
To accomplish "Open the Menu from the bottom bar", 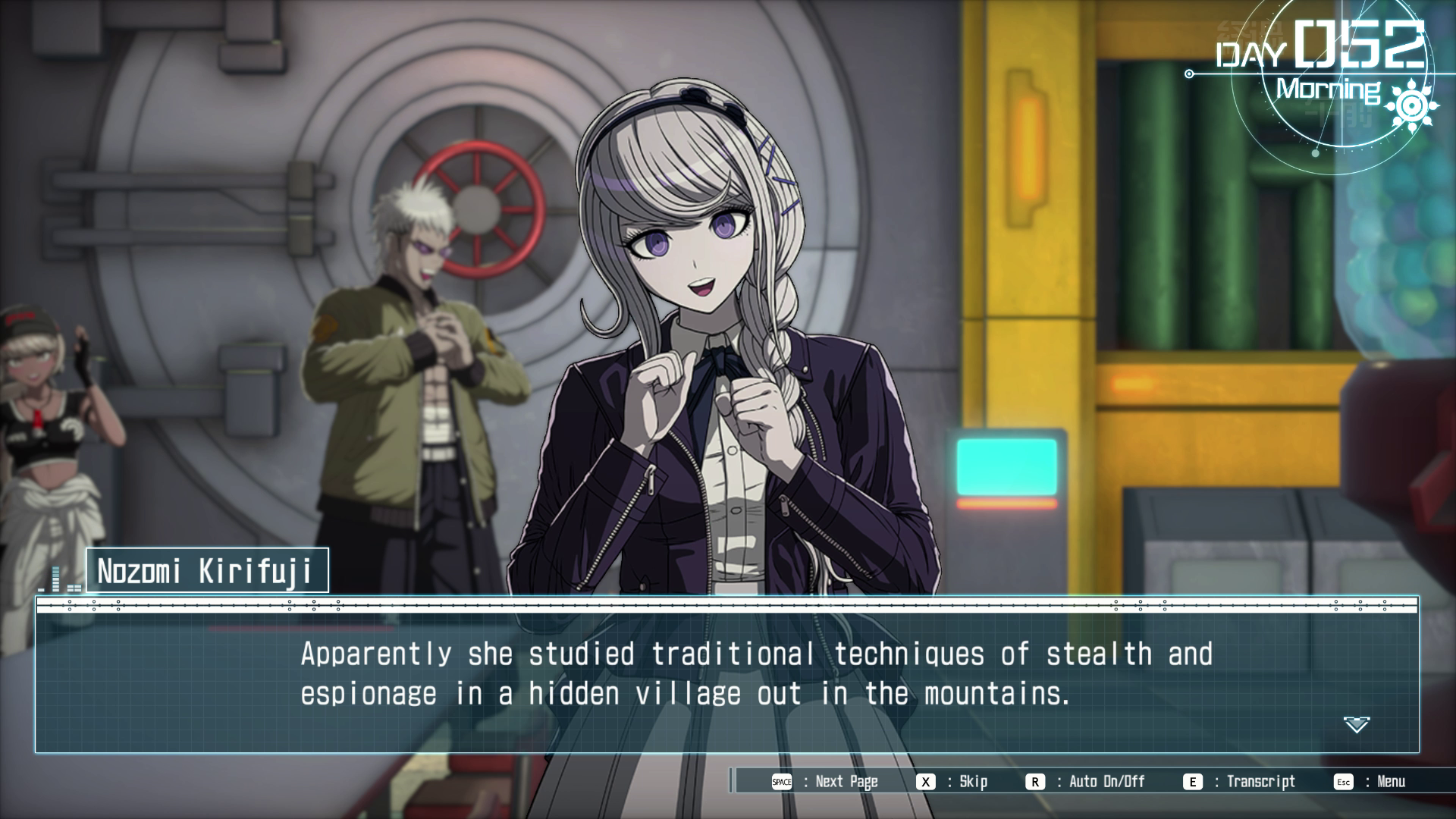I will [1371, 782].
